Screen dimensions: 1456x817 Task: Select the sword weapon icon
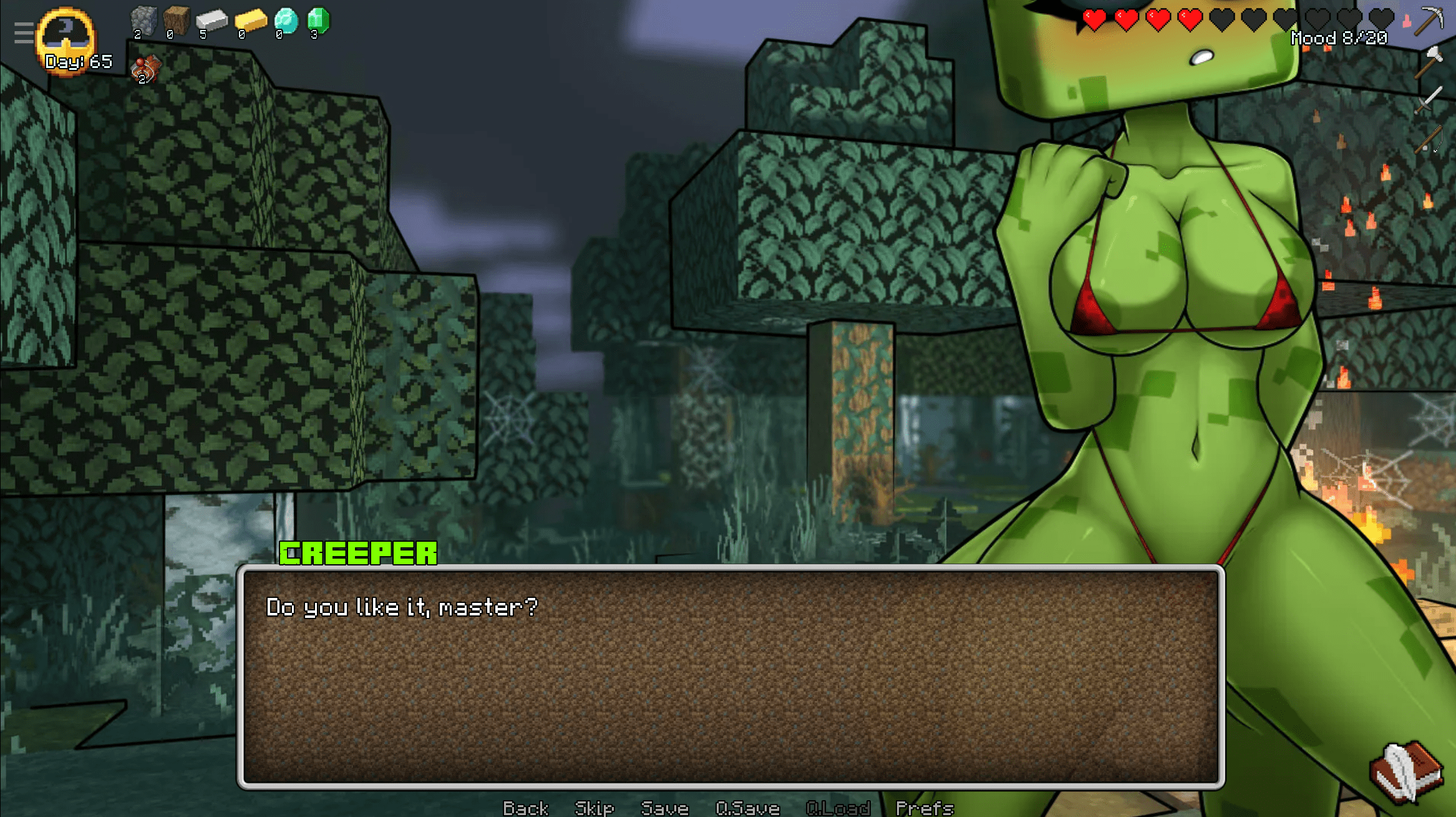click(x=1429, y=100)
